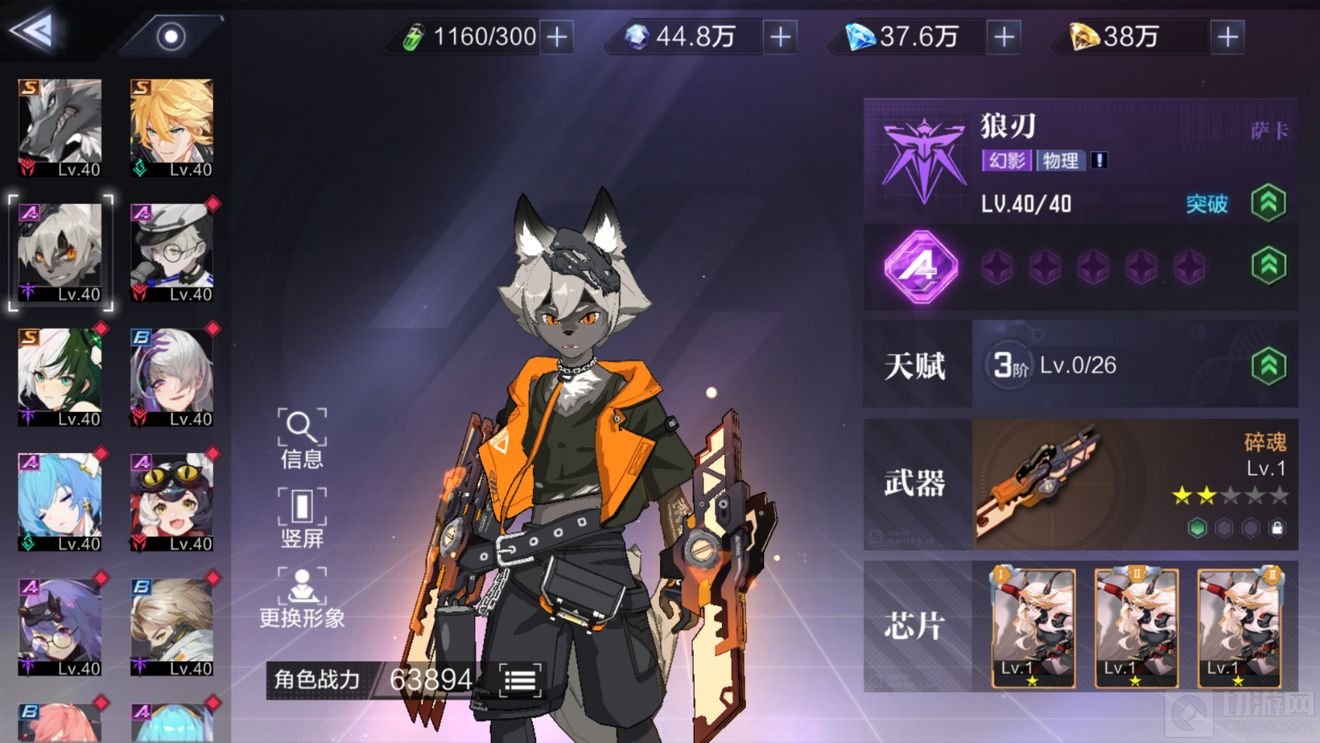Image resolution: width=1320 pixels, height=743 pixels.
Task: Add currency next to 44.8万
Action: tap(780, 38)
